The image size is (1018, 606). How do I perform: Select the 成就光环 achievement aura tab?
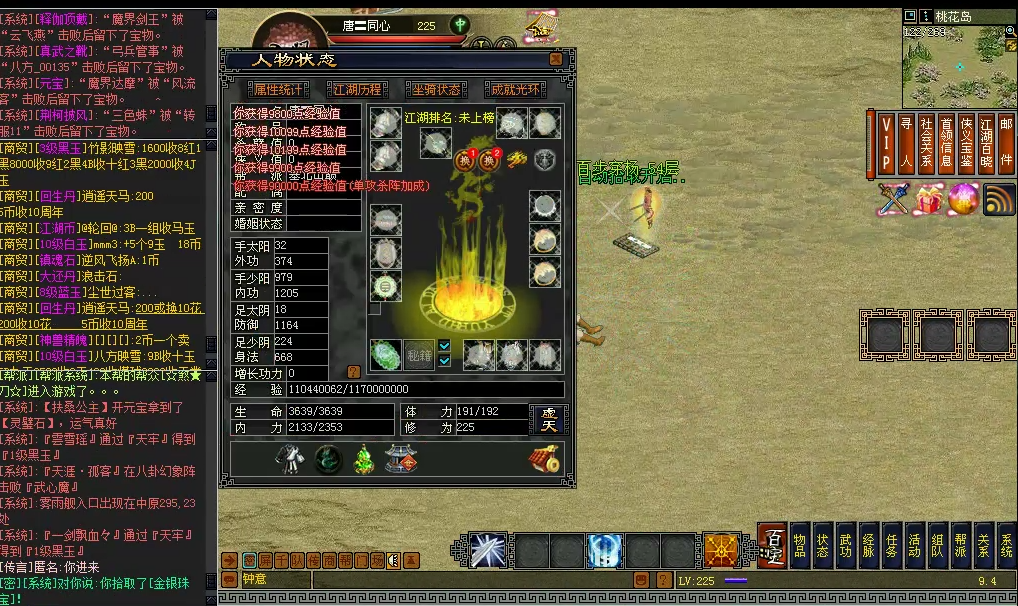[x=517, y=89]
